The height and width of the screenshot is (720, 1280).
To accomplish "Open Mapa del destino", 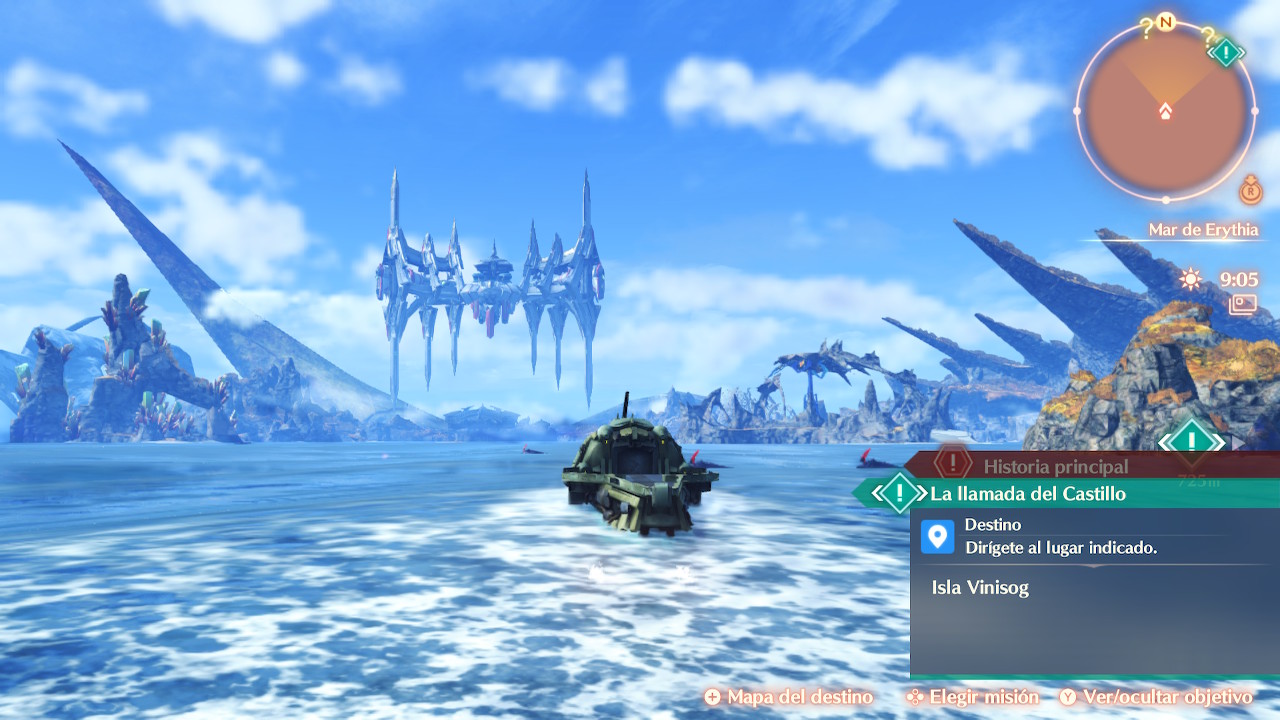I will click(789, 697).
